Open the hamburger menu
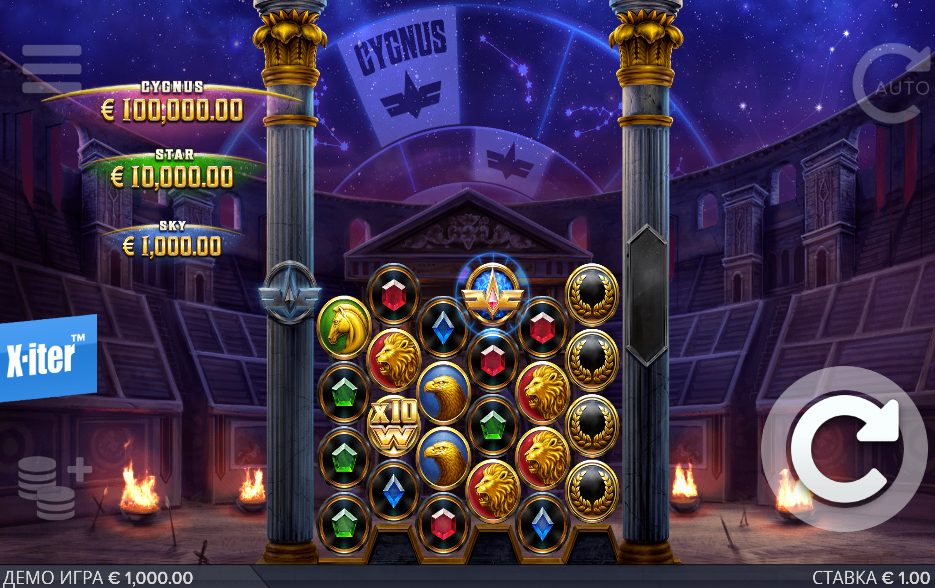The height and width of the screenshot is (588, 935). point(51,69)
